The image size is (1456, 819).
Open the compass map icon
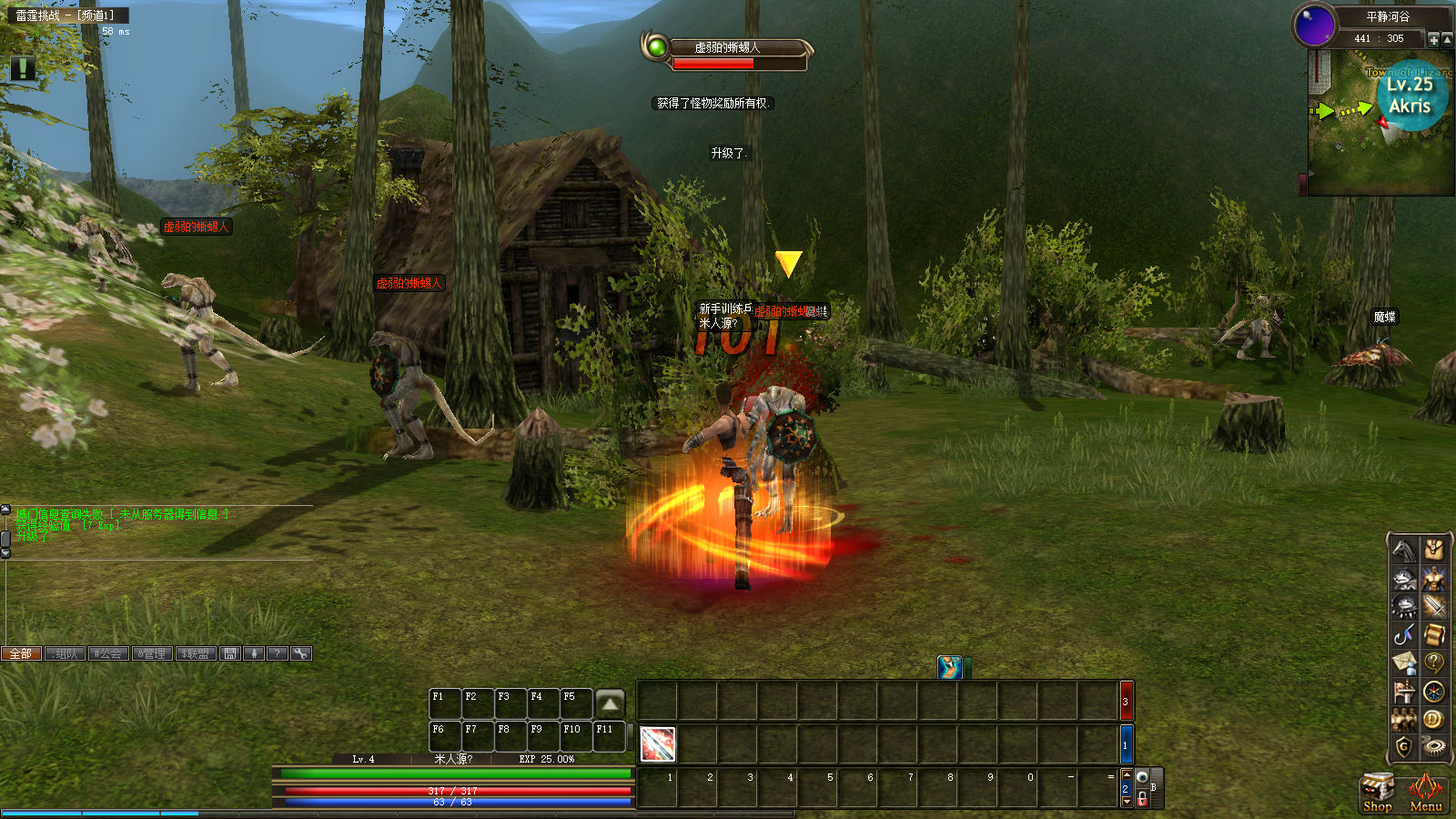point(1434,692)
